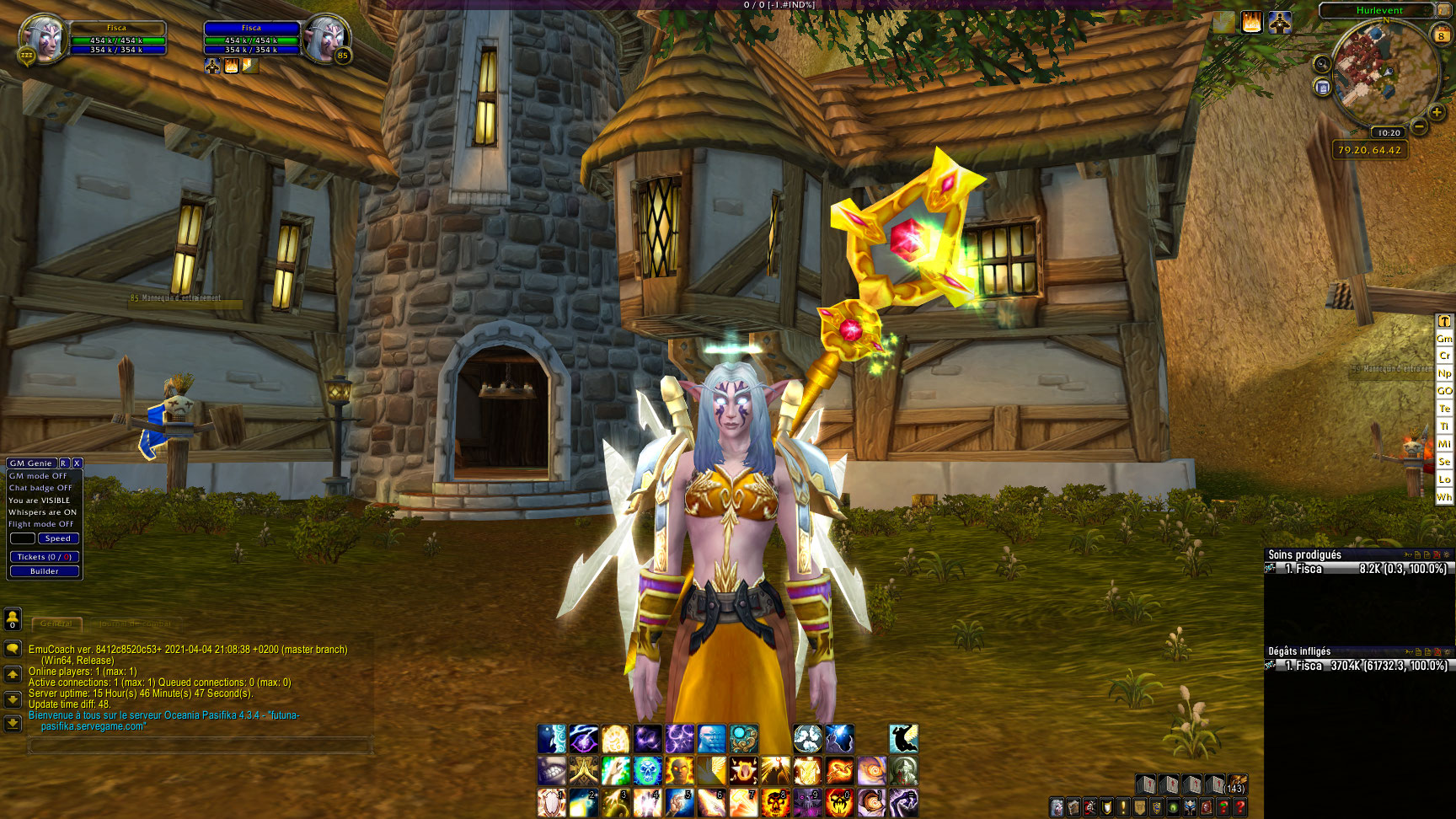Viewport: 1456px width, 819px height.
Task: Open the chat speech bubble menu
Action: pos(13,649)
